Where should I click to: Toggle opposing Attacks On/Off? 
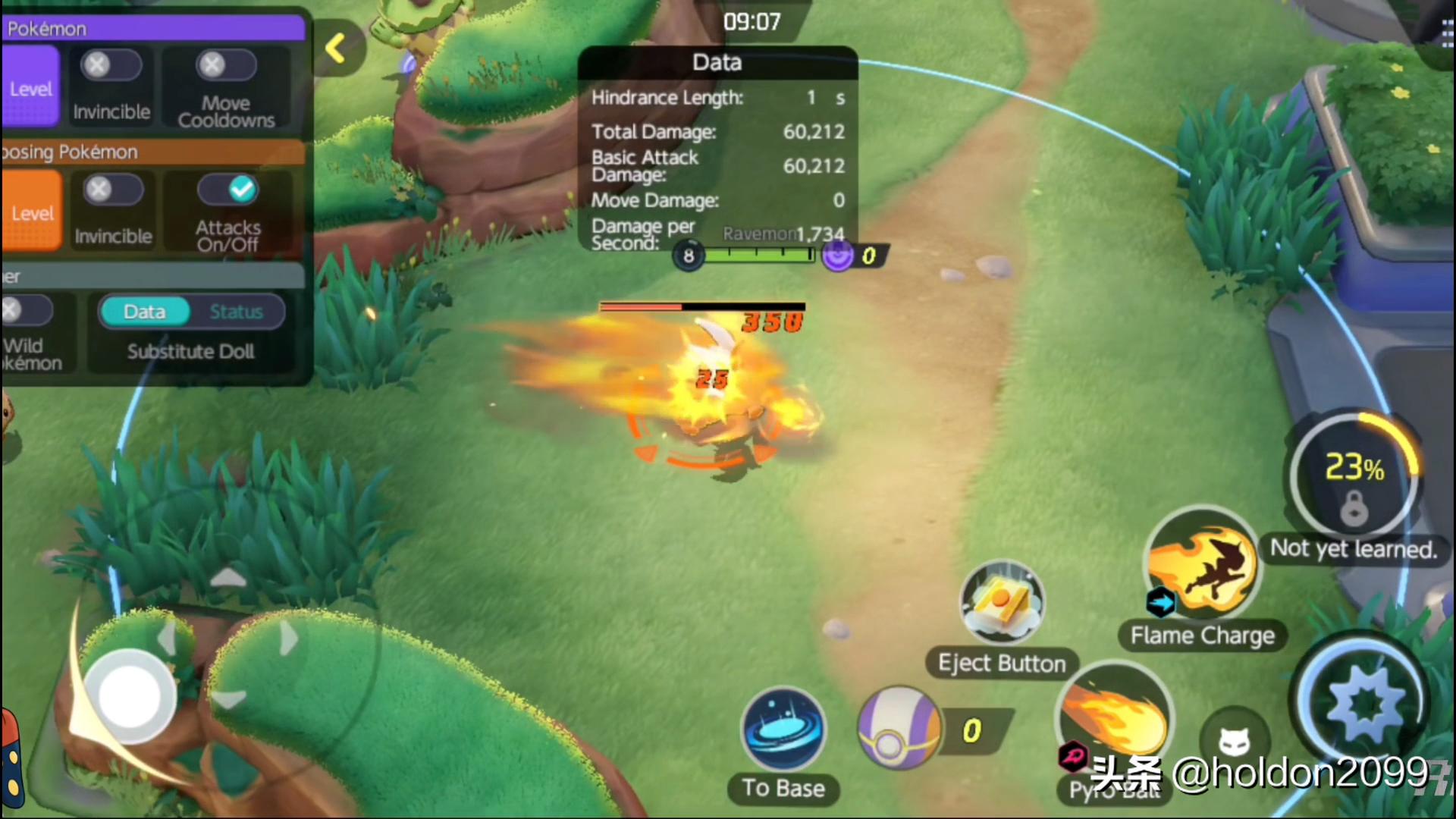click(x=227, y=190)
